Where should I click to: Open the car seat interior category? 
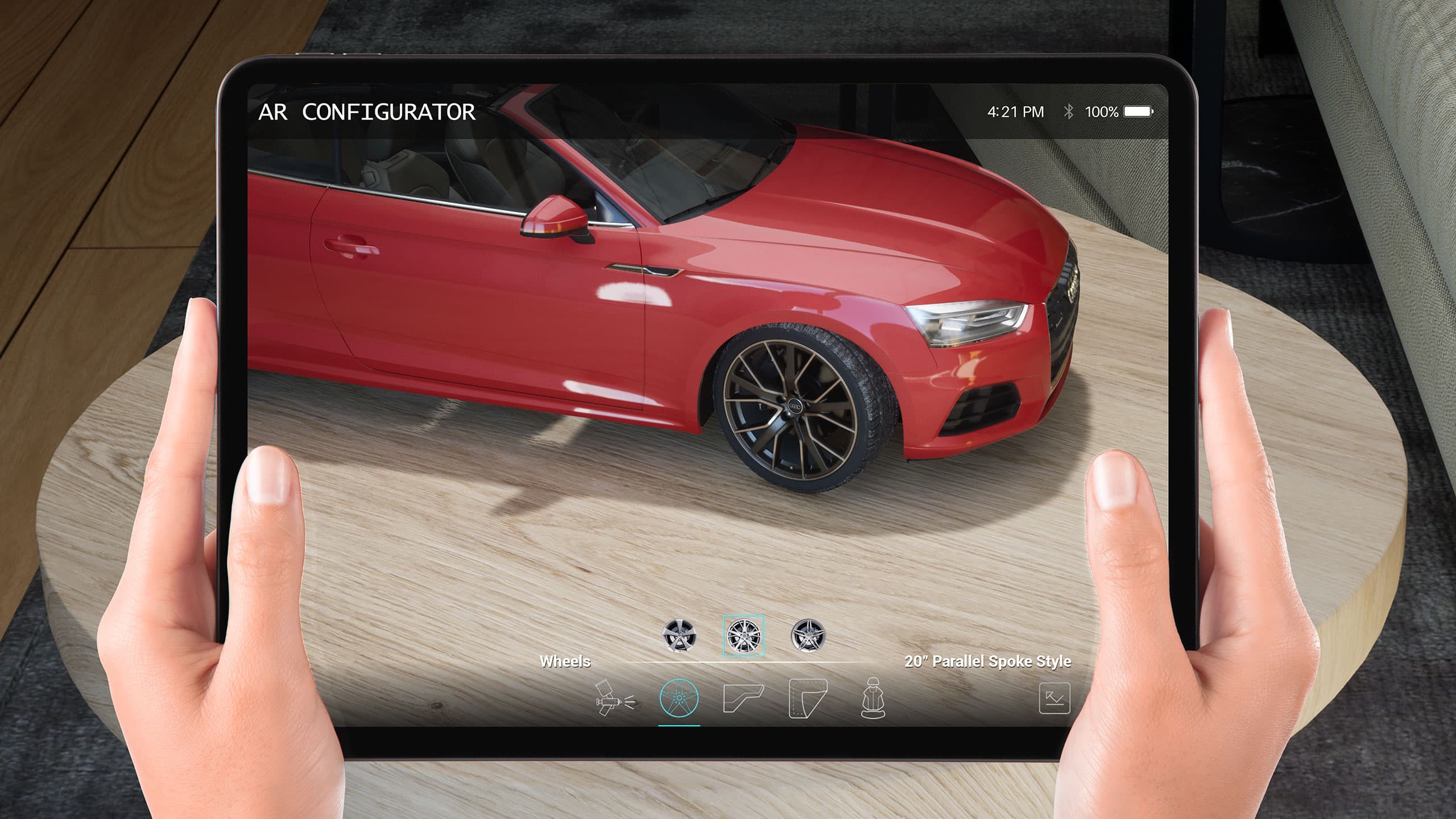click(x=873, y=698)
